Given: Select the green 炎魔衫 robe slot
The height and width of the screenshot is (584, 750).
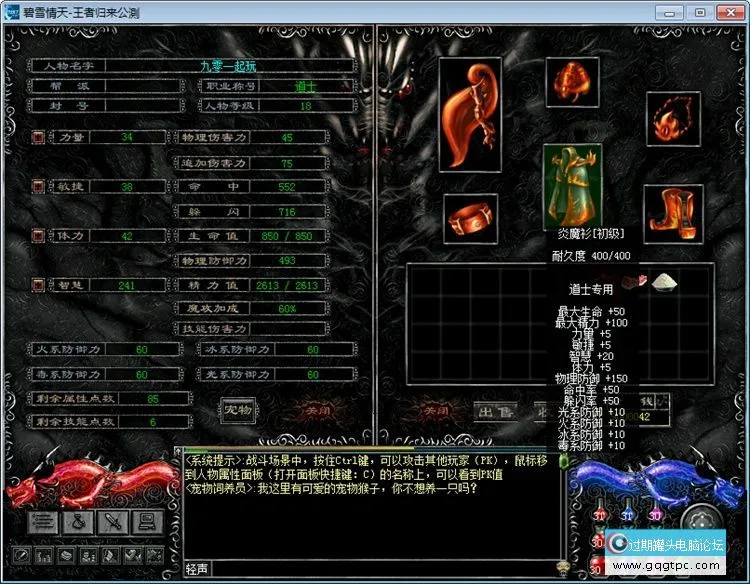Looking at the screenshot, I should 572,183.
